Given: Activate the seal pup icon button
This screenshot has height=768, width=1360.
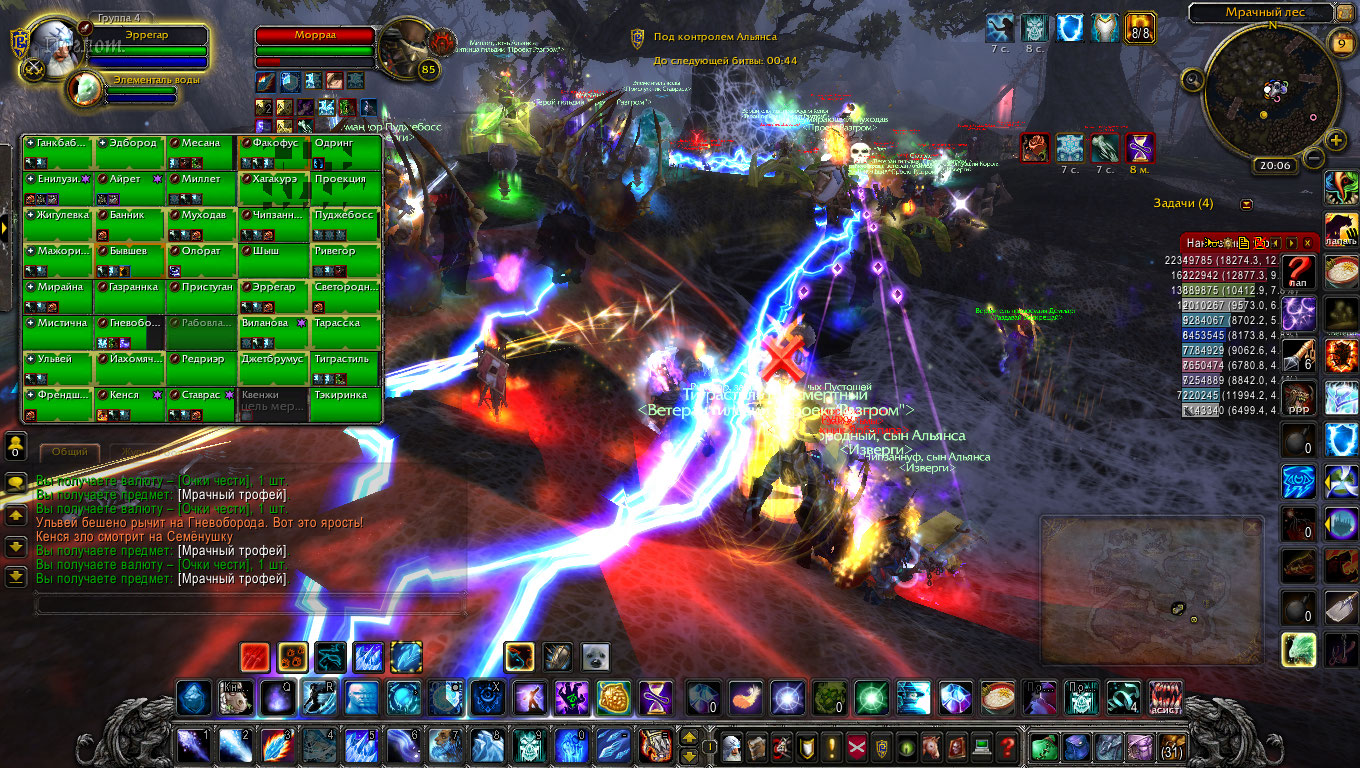Looking at the screenshot, I should [595, 657].
